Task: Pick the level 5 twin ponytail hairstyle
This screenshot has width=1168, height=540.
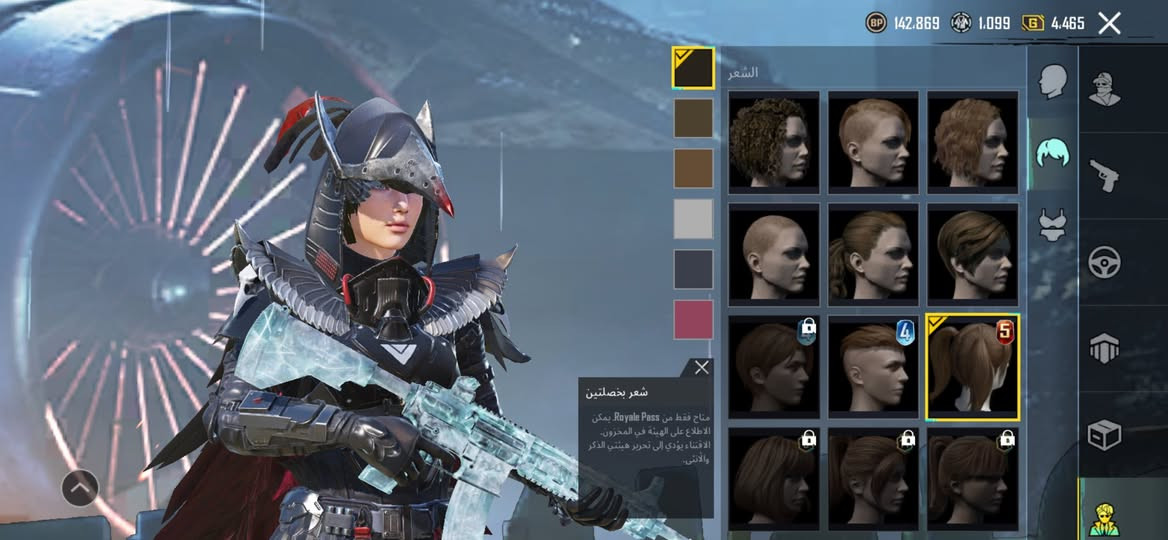Action: (x=972, y=367)
